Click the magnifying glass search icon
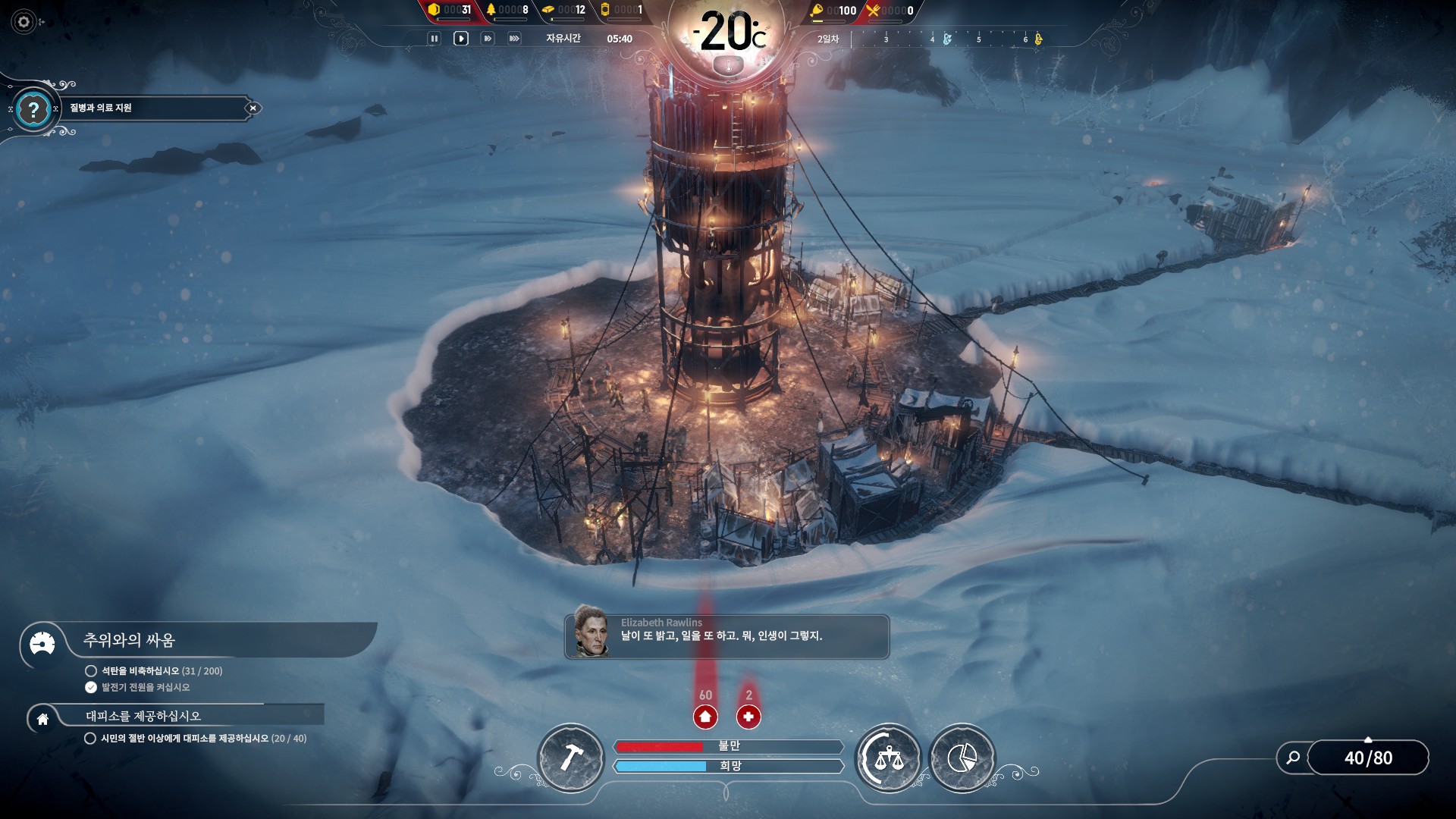Image resolution: width=1456 pixels, height=819 pixels. (1293, 758)
